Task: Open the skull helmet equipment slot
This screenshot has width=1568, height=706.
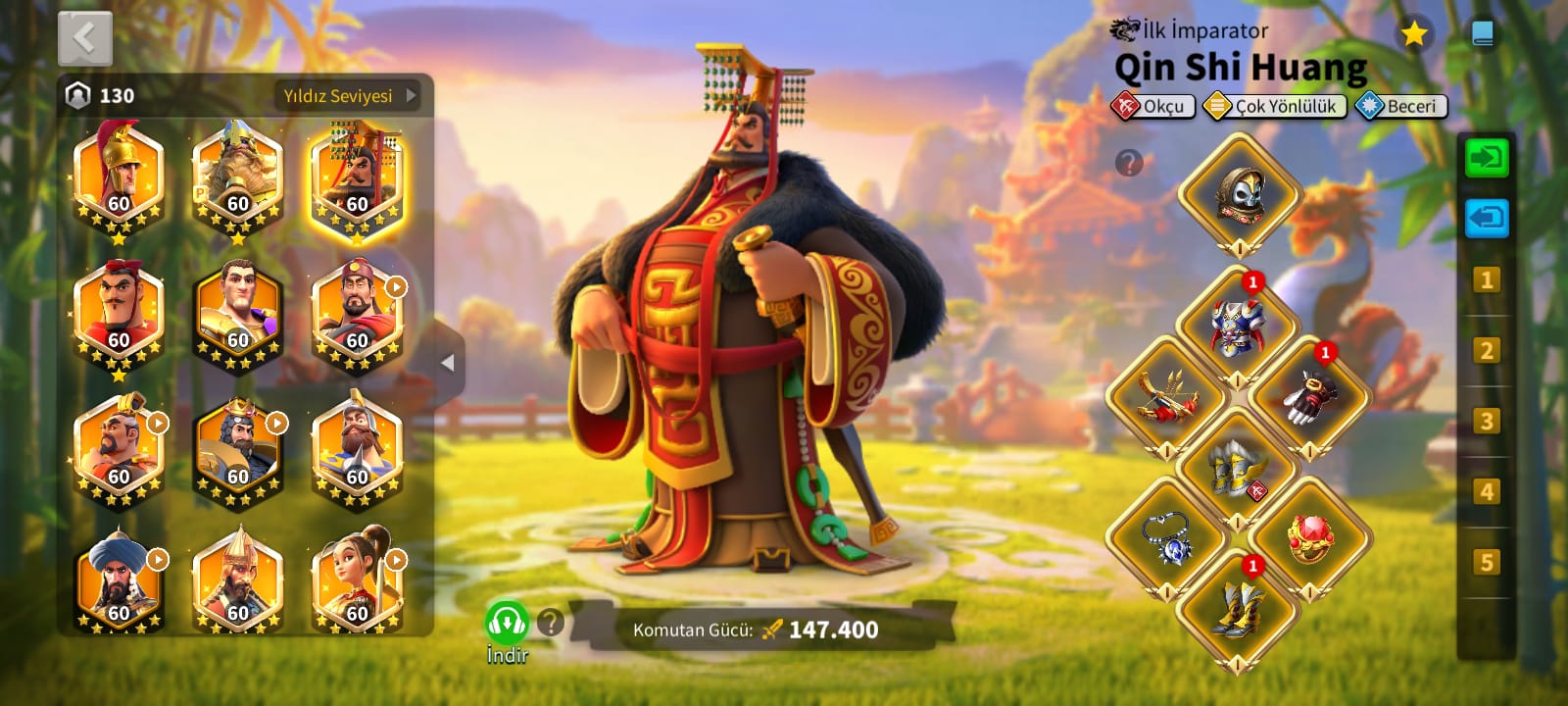Action: 1239,194
